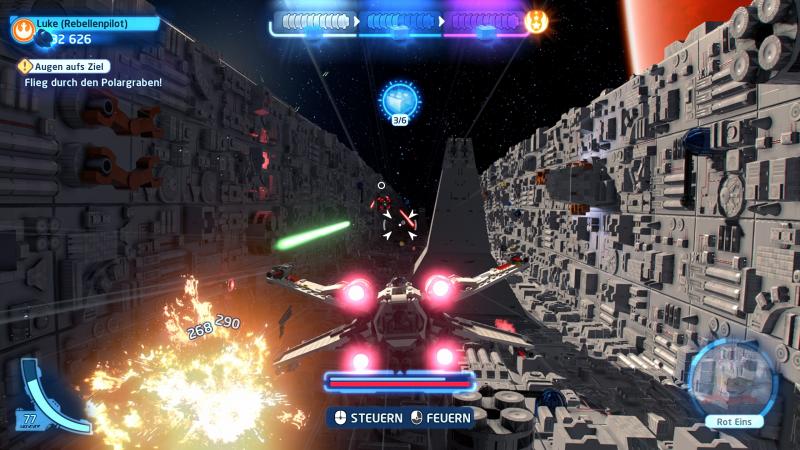Click Luke's rebel pilot portrait icon

(20, 22)
